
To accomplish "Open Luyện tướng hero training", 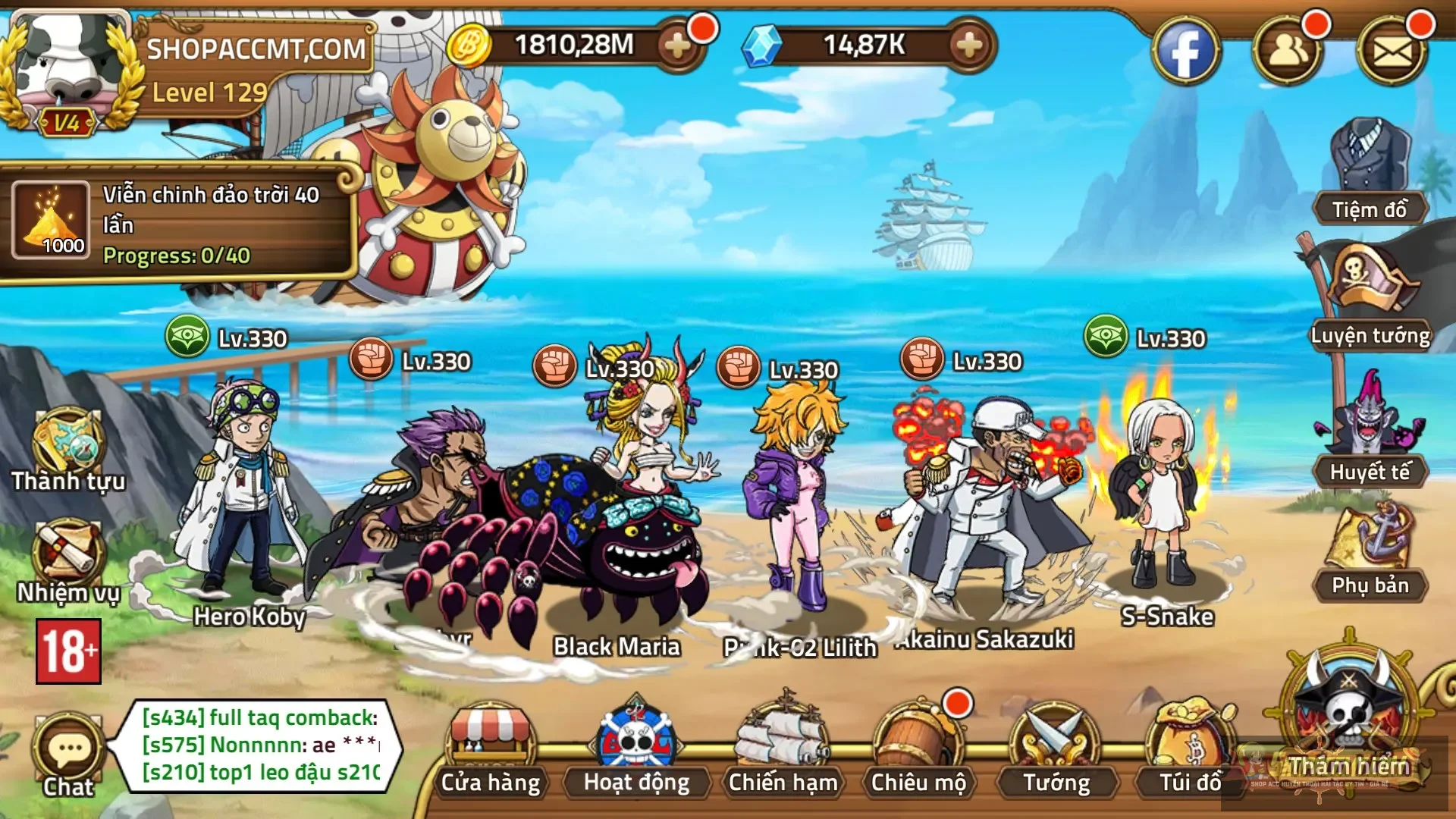I will (x=1370, y=296).
